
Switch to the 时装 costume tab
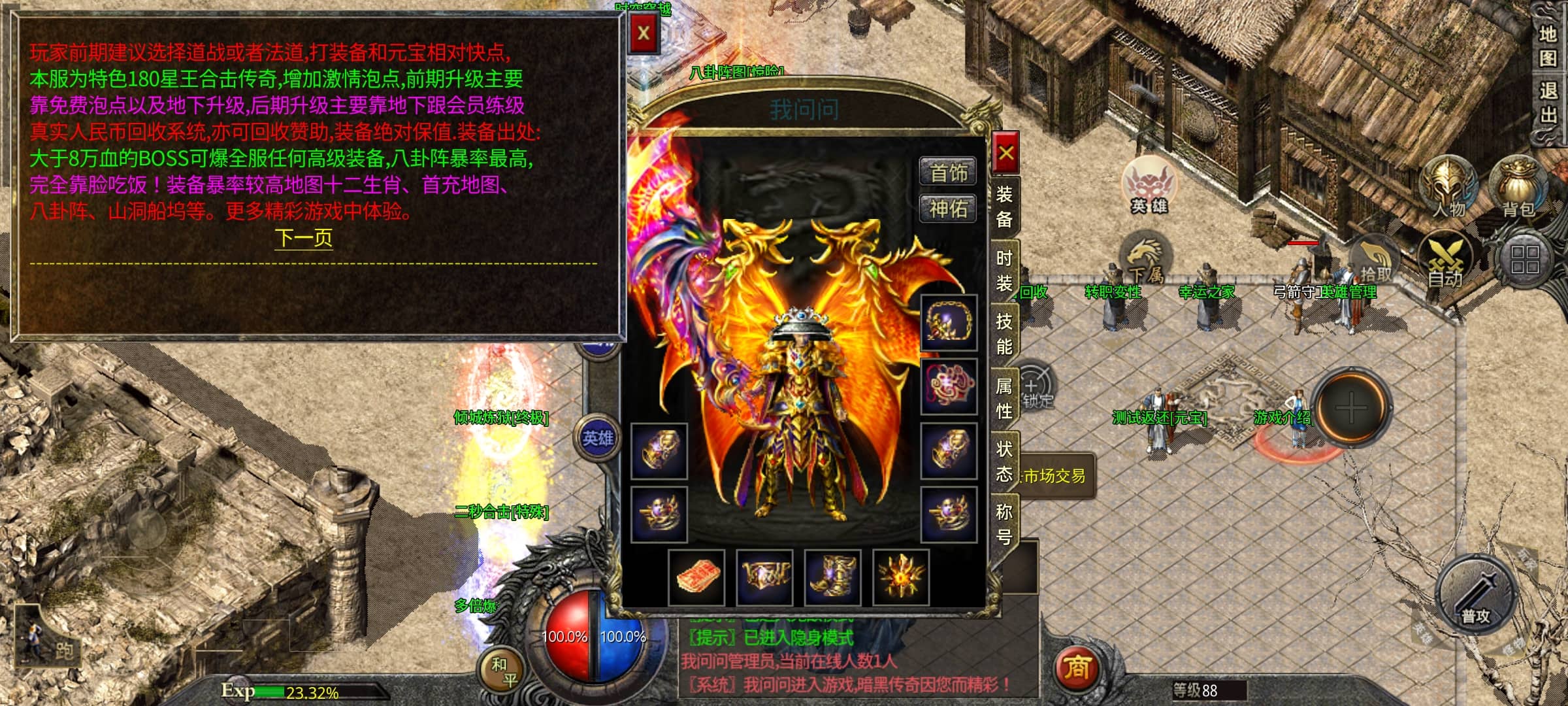click(1004, 271)
